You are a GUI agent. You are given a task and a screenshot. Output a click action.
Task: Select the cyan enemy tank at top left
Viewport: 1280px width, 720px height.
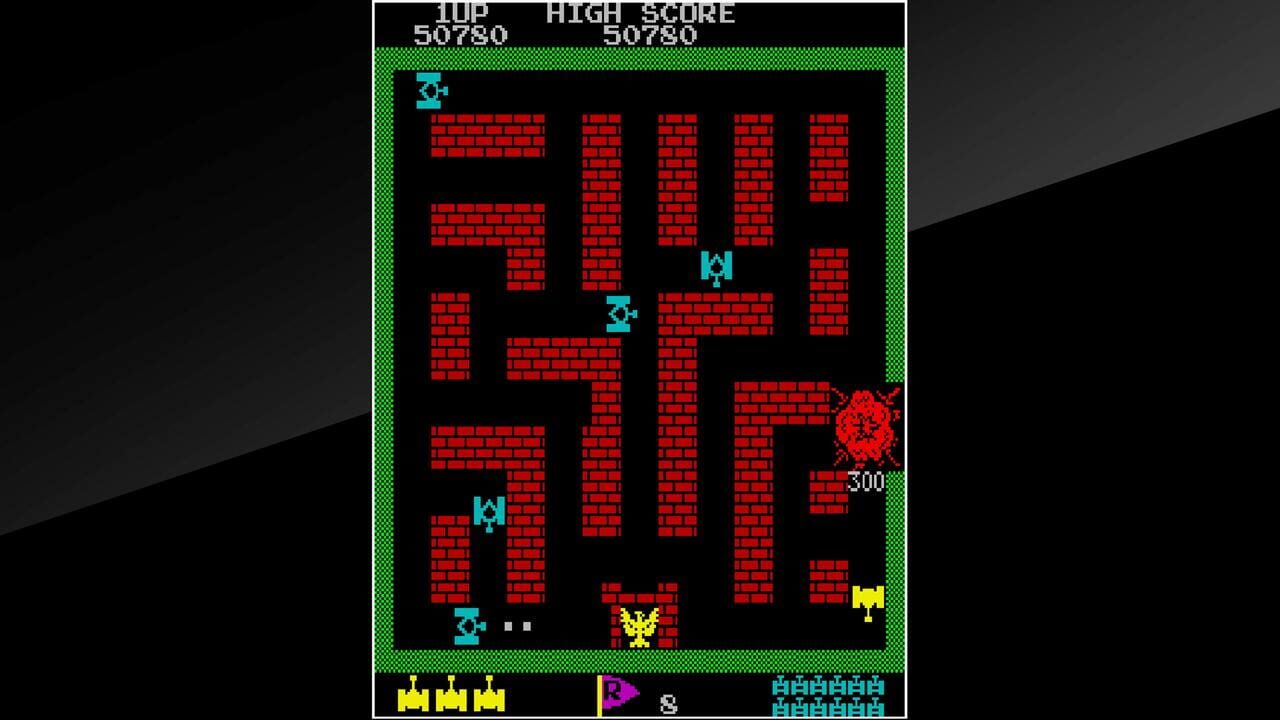click(x=428, y=91)
